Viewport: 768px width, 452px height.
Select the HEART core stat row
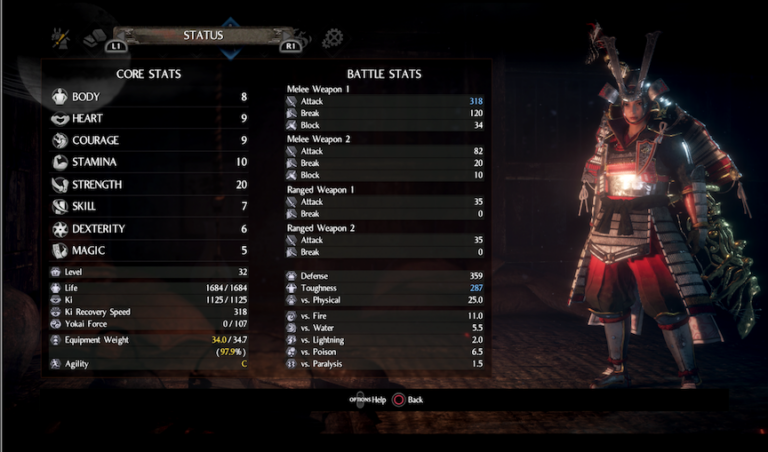(x=150, y=119)
